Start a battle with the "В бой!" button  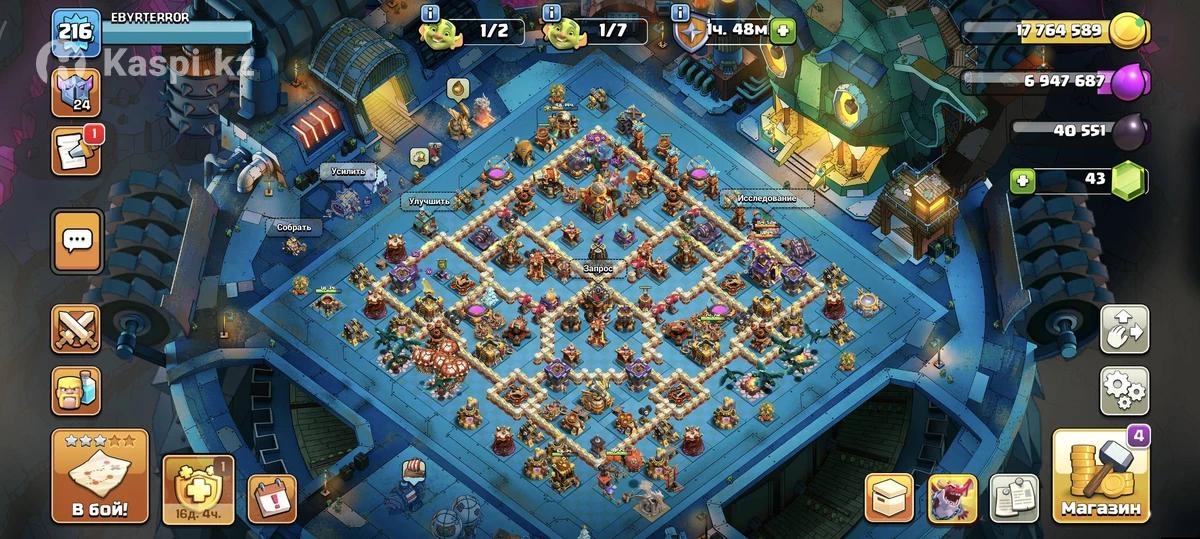[99, 478]
